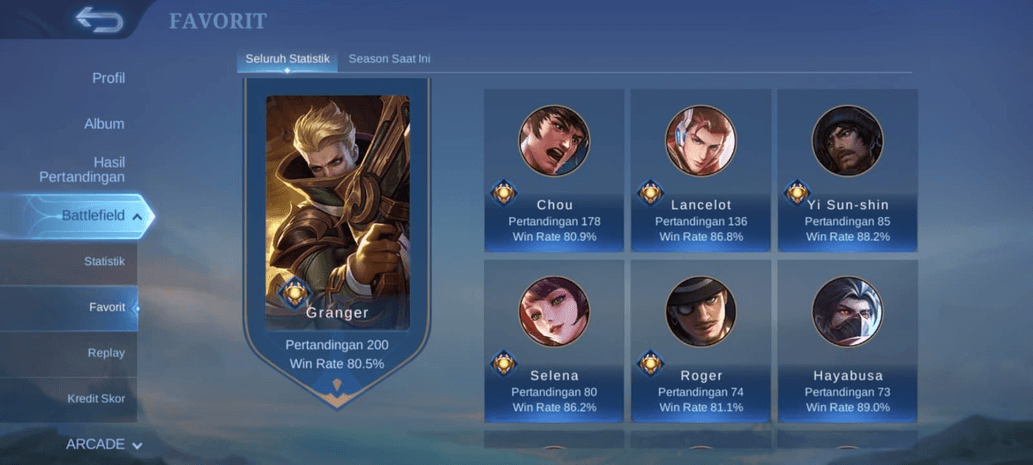Select the Favorit submenu item
The width and height of the screenshot is (1033, 465).
click(x=106, y=307)
